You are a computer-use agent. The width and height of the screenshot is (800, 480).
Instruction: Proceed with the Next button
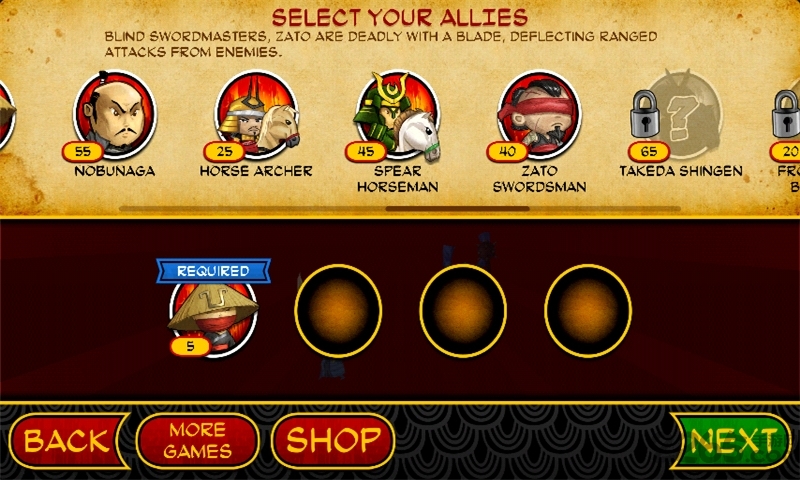[x=734, y=441]
